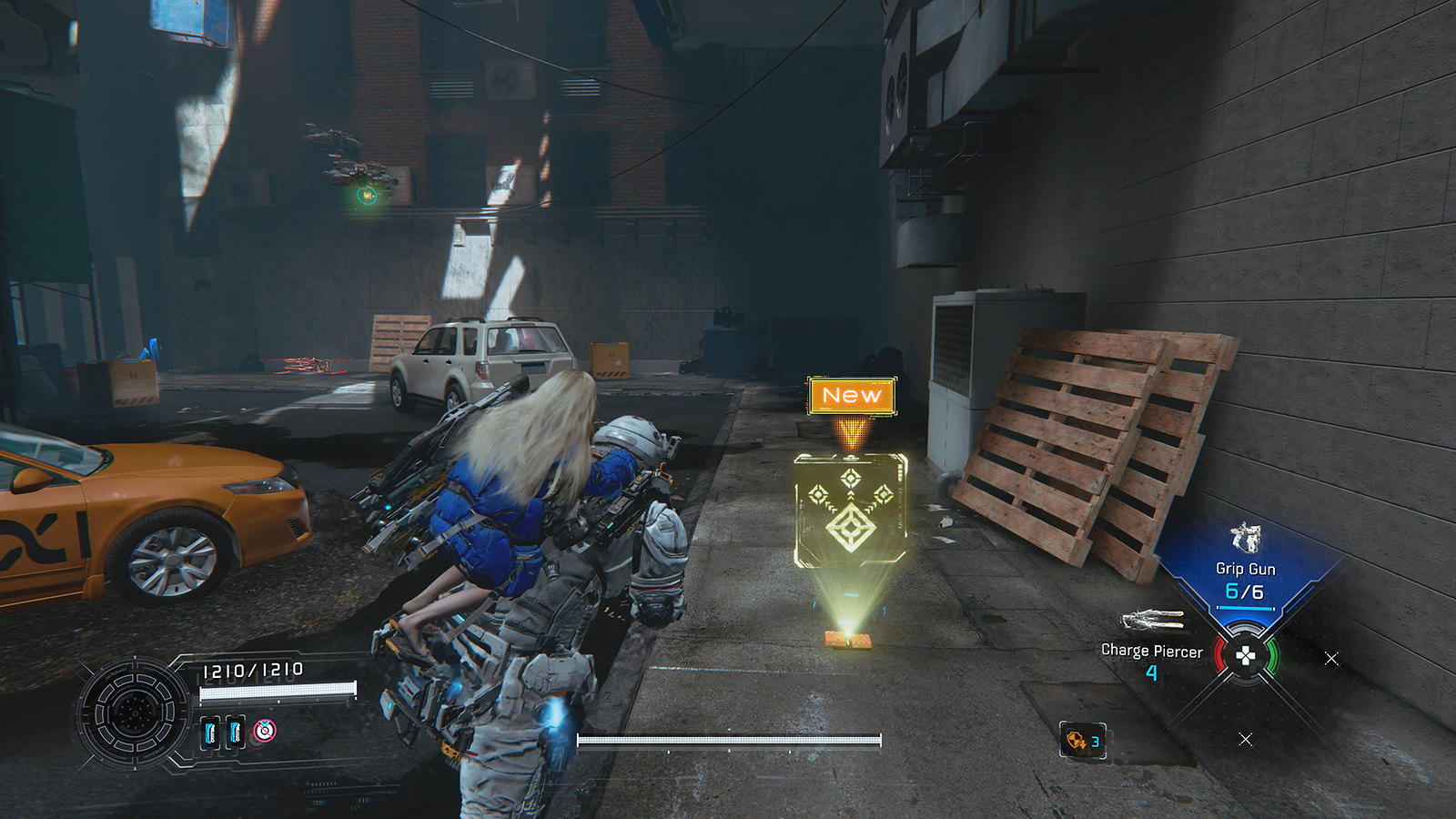Click the orange New pickup marker
The height and width of the screenshot is (819, 1456).
click(x=852, y=396)
